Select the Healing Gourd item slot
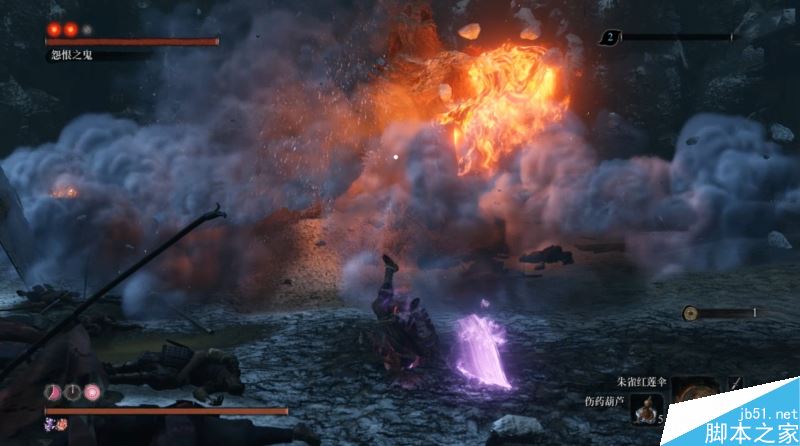Viewport: 800px width, 446px height. (x=645, y=409)
